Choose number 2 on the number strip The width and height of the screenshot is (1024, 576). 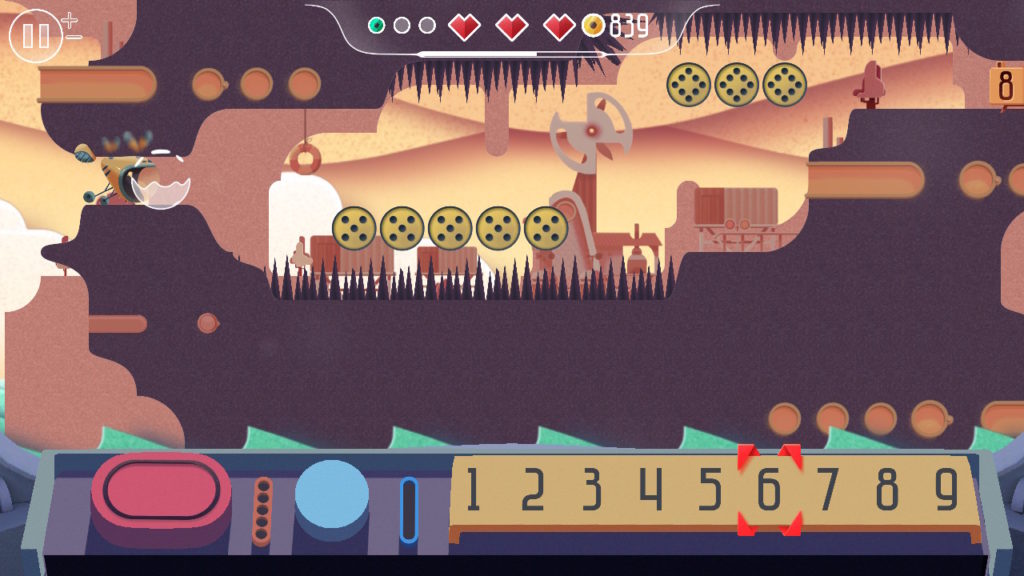(x=532, y=490)
